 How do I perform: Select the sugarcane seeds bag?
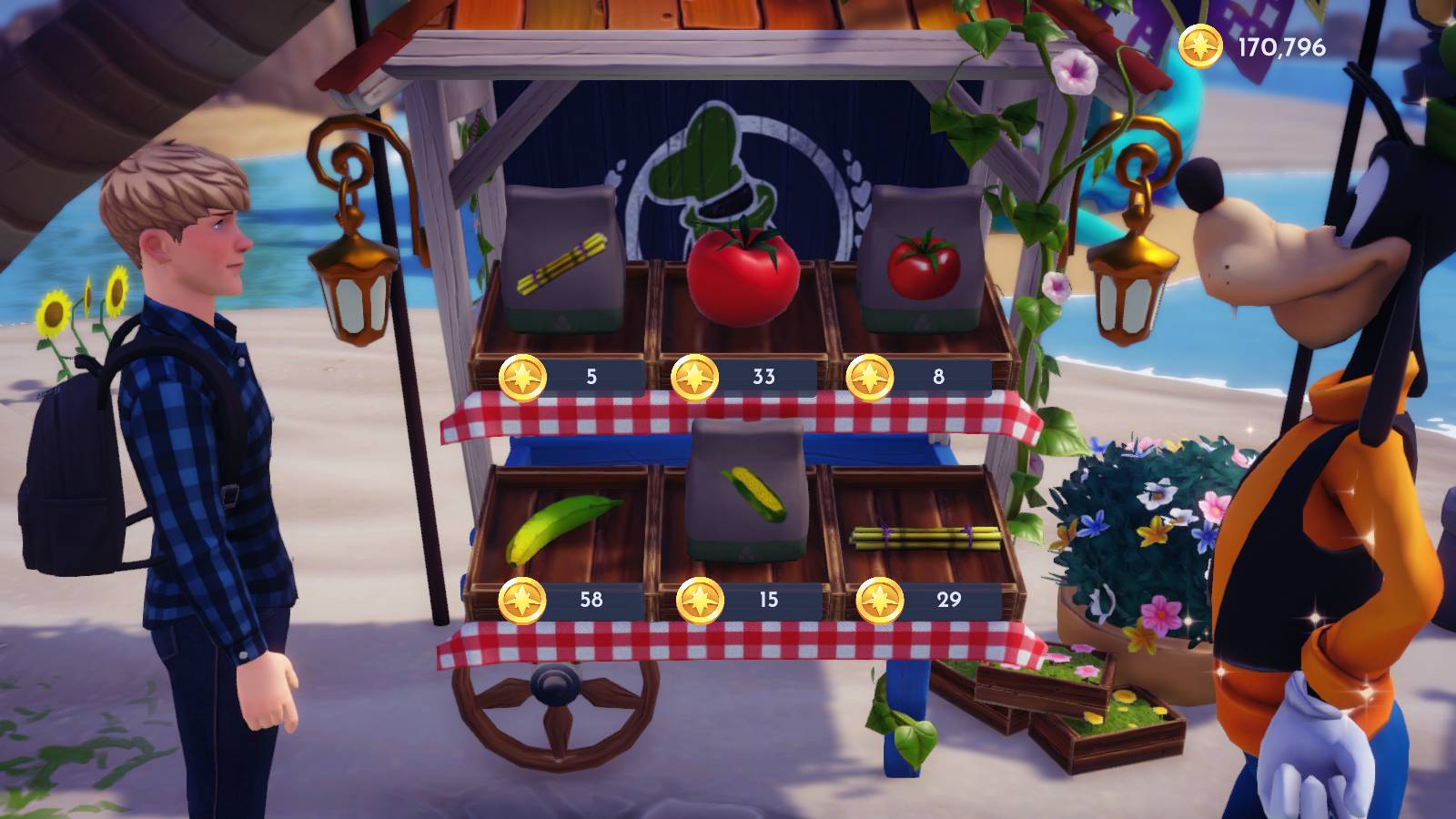pyautogui.click(x=560, y=255)
